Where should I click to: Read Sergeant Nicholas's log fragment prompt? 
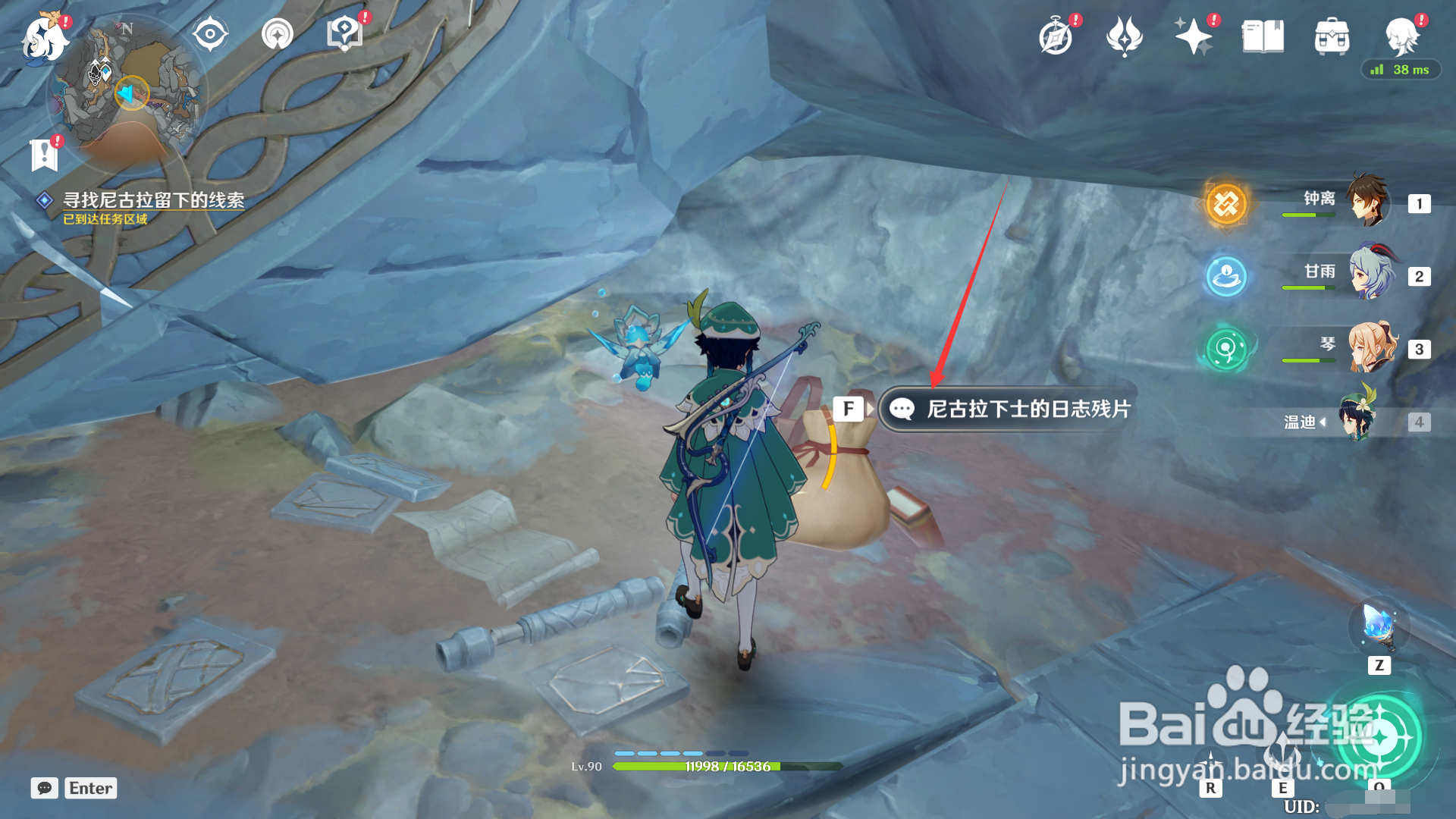pos(1009,409)
